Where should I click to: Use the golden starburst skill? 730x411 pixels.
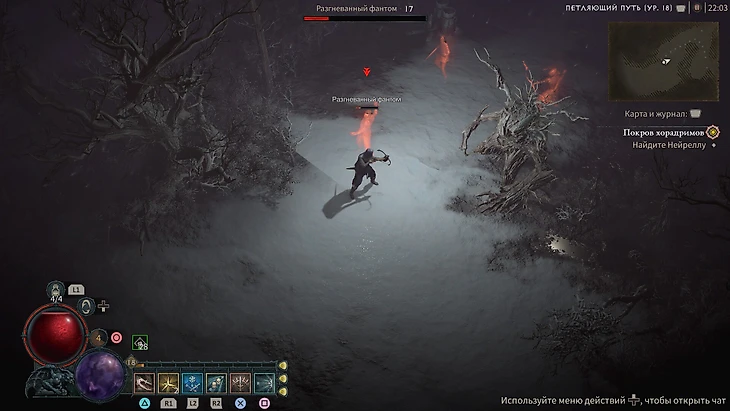[168, 383]
